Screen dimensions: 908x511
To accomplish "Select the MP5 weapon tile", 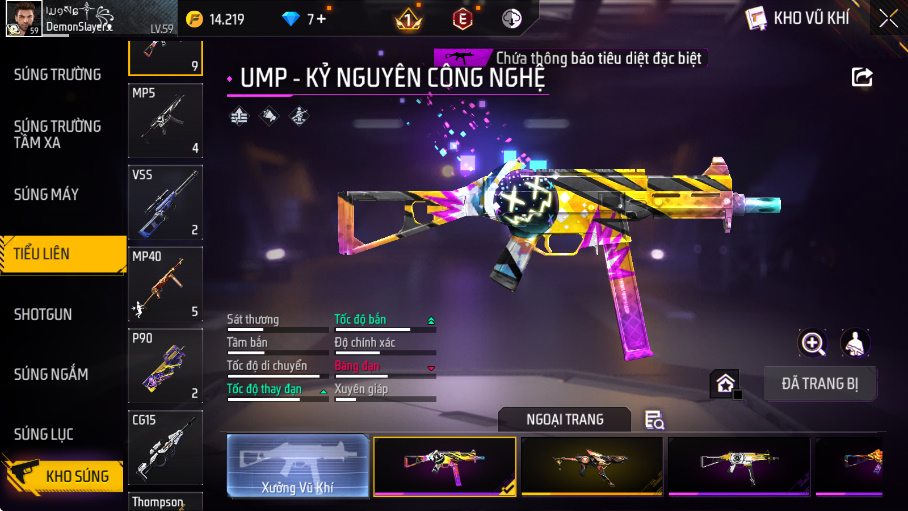I will (x=165, y=120).
